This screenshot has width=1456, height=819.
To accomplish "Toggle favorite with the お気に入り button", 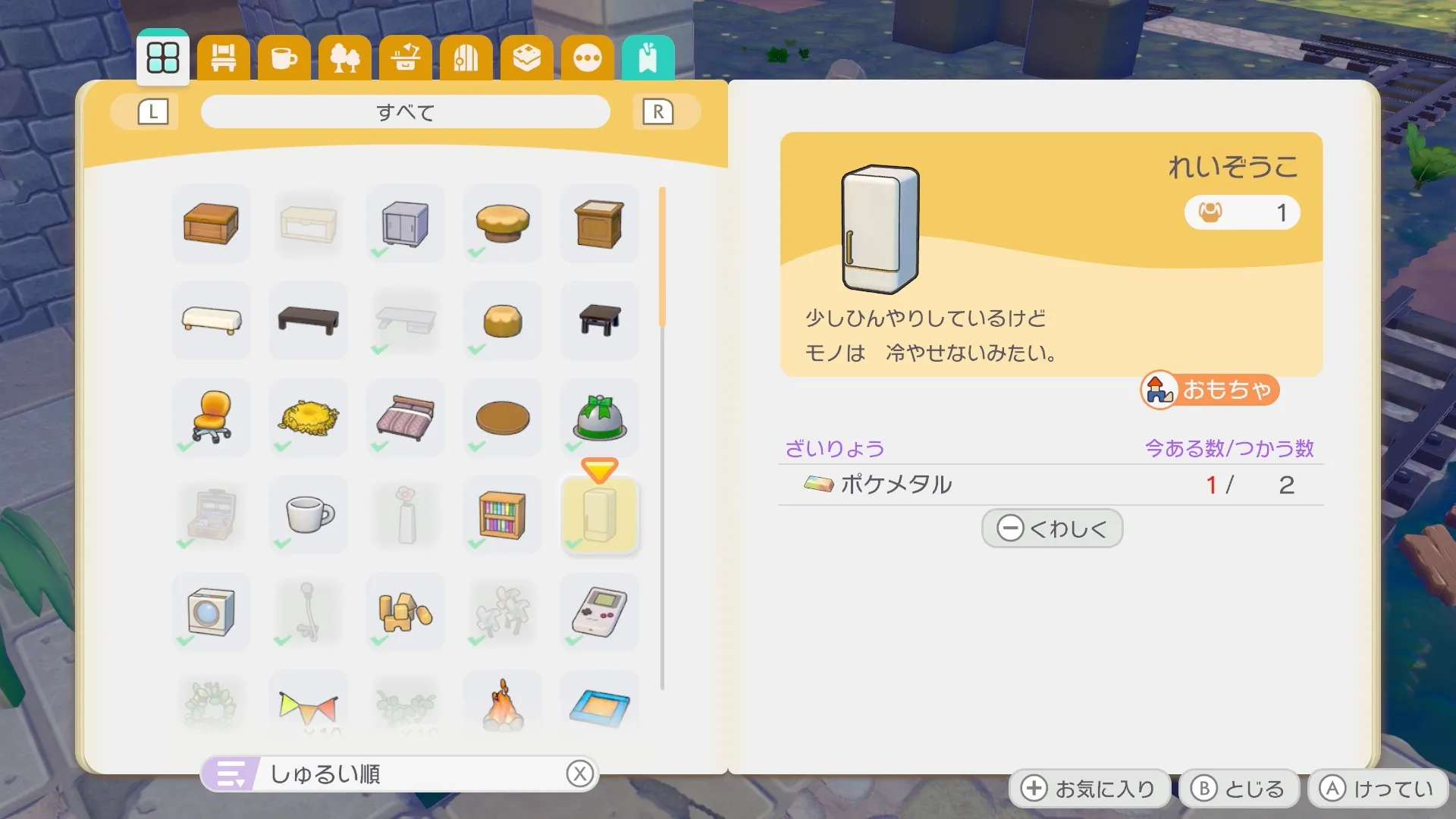I will pos(1090,787).
